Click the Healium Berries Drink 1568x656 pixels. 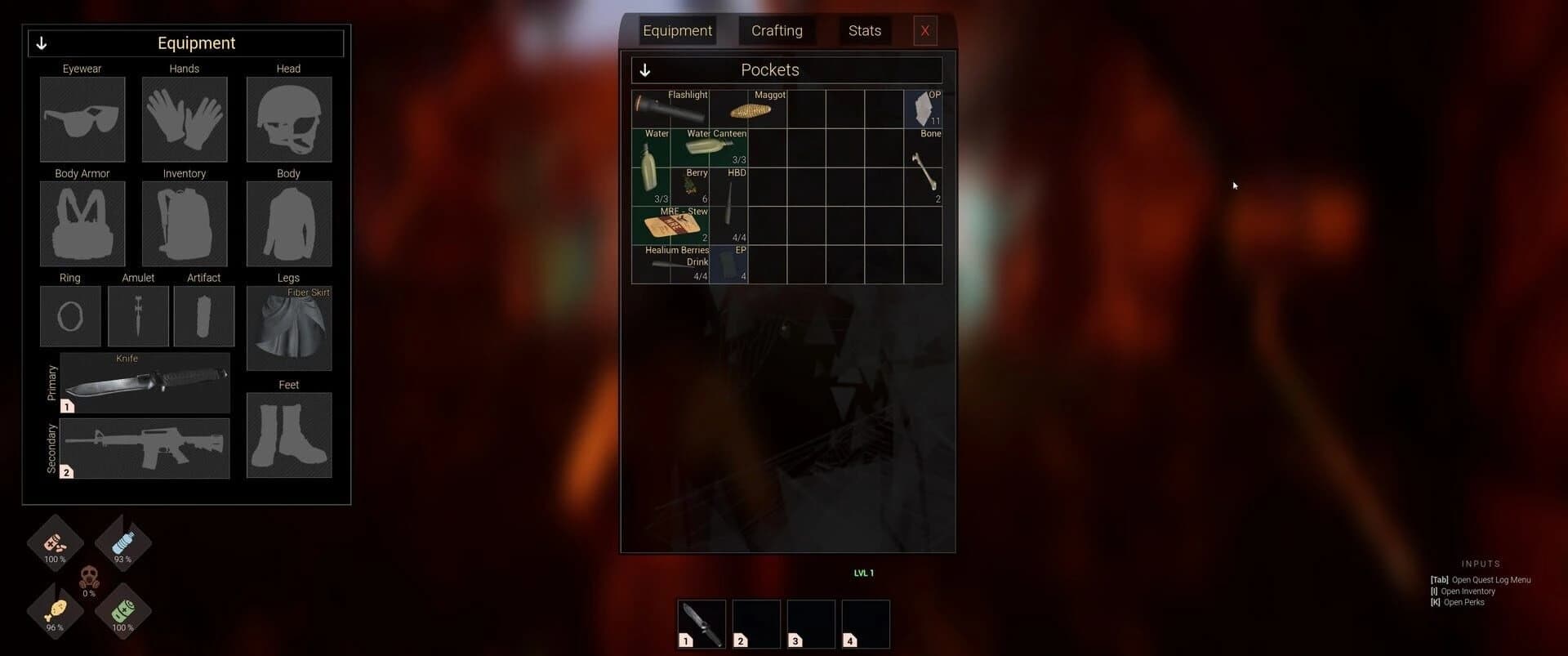[x=670, y=266]
